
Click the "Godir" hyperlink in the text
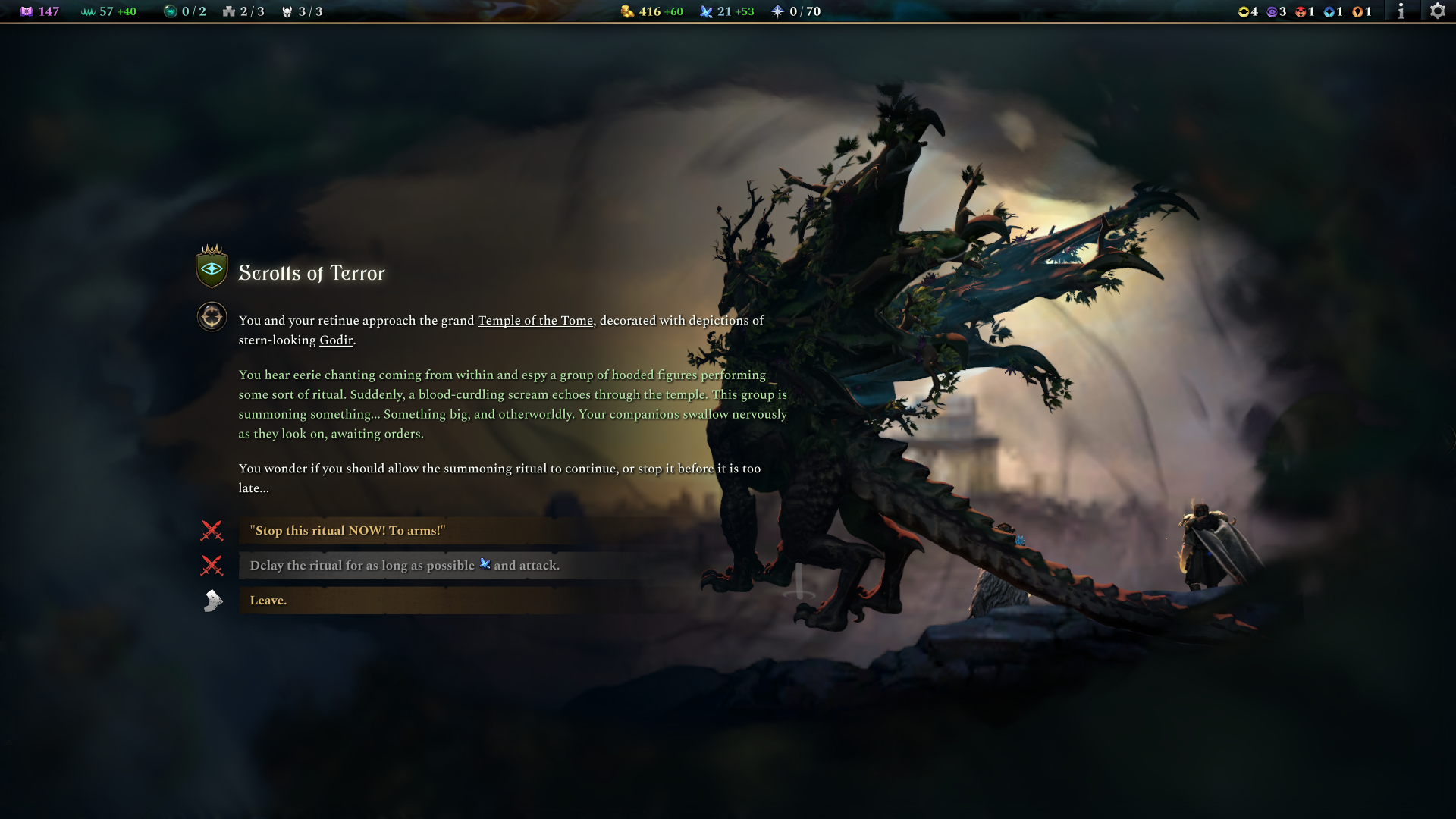tap(337, 340)
